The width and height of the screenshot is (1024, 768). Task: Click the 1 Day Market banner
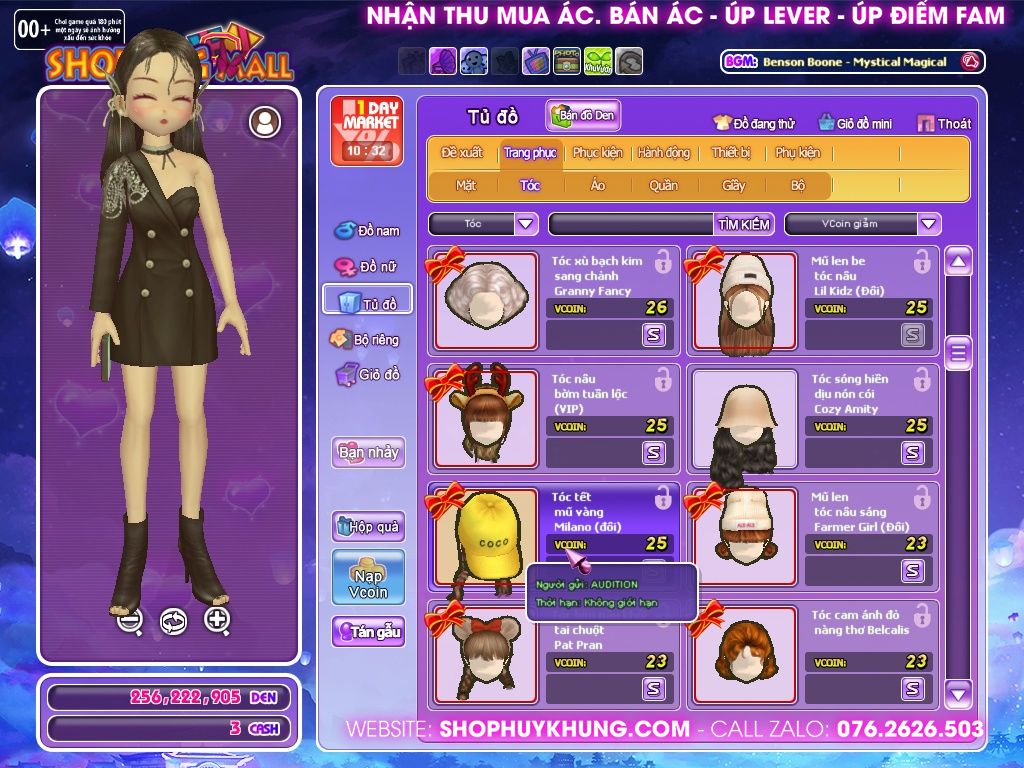[366, 130]
